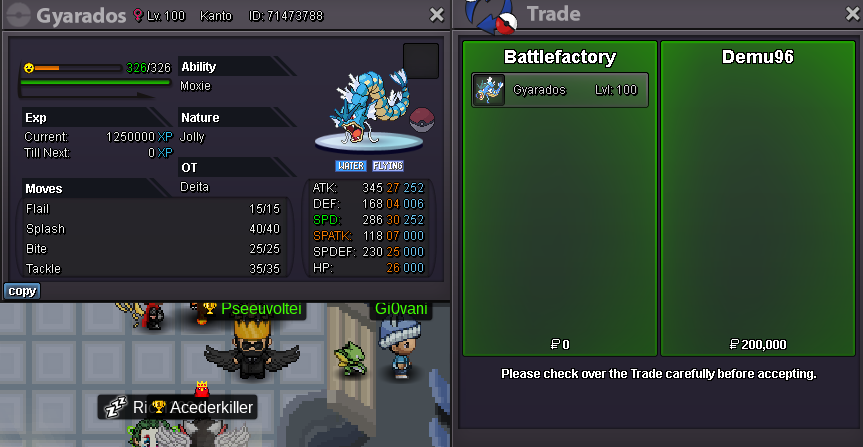This screenshot has width=863, height=447.
Task: Click the Poké Ball icon beside Gyarados
Action: [x=424, y=115]
